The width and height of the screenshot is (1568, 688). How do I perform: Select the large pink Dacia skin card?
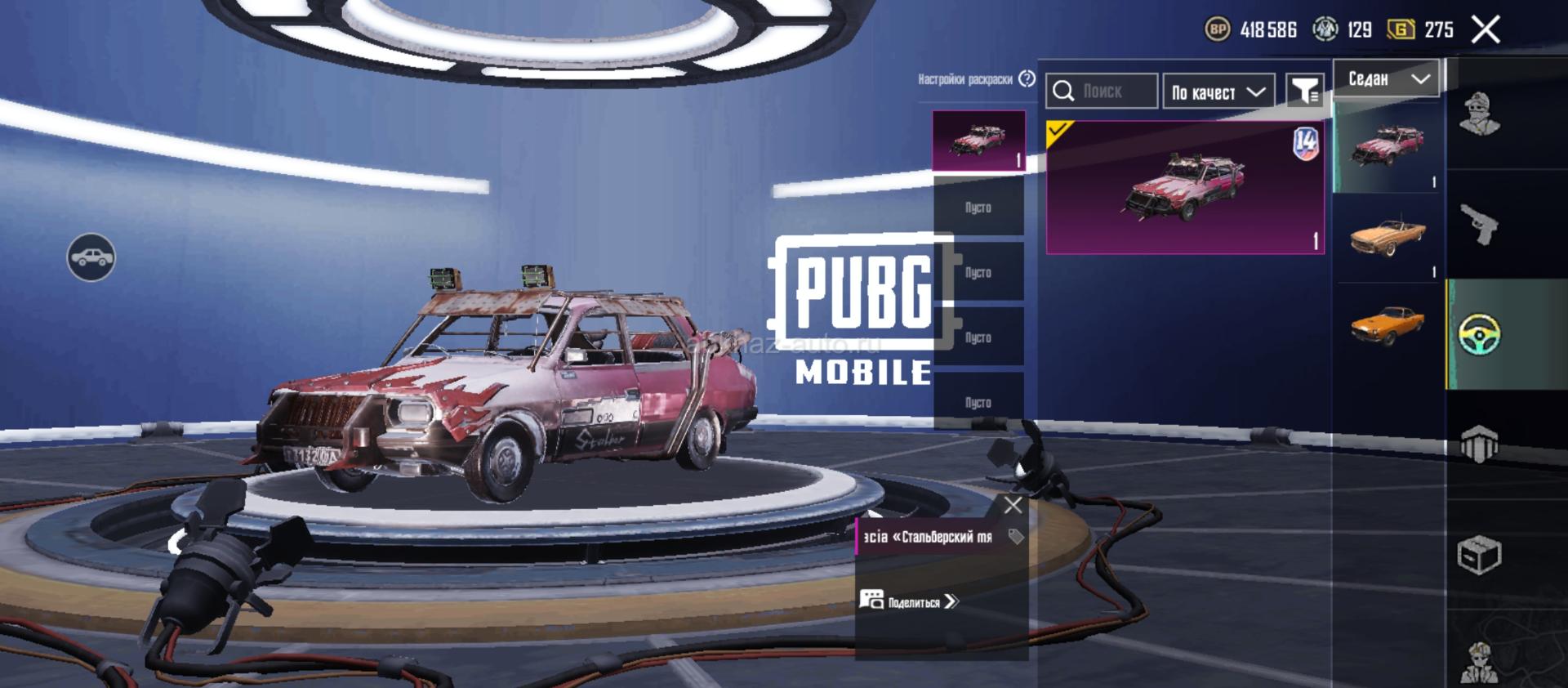[1185, 188]
